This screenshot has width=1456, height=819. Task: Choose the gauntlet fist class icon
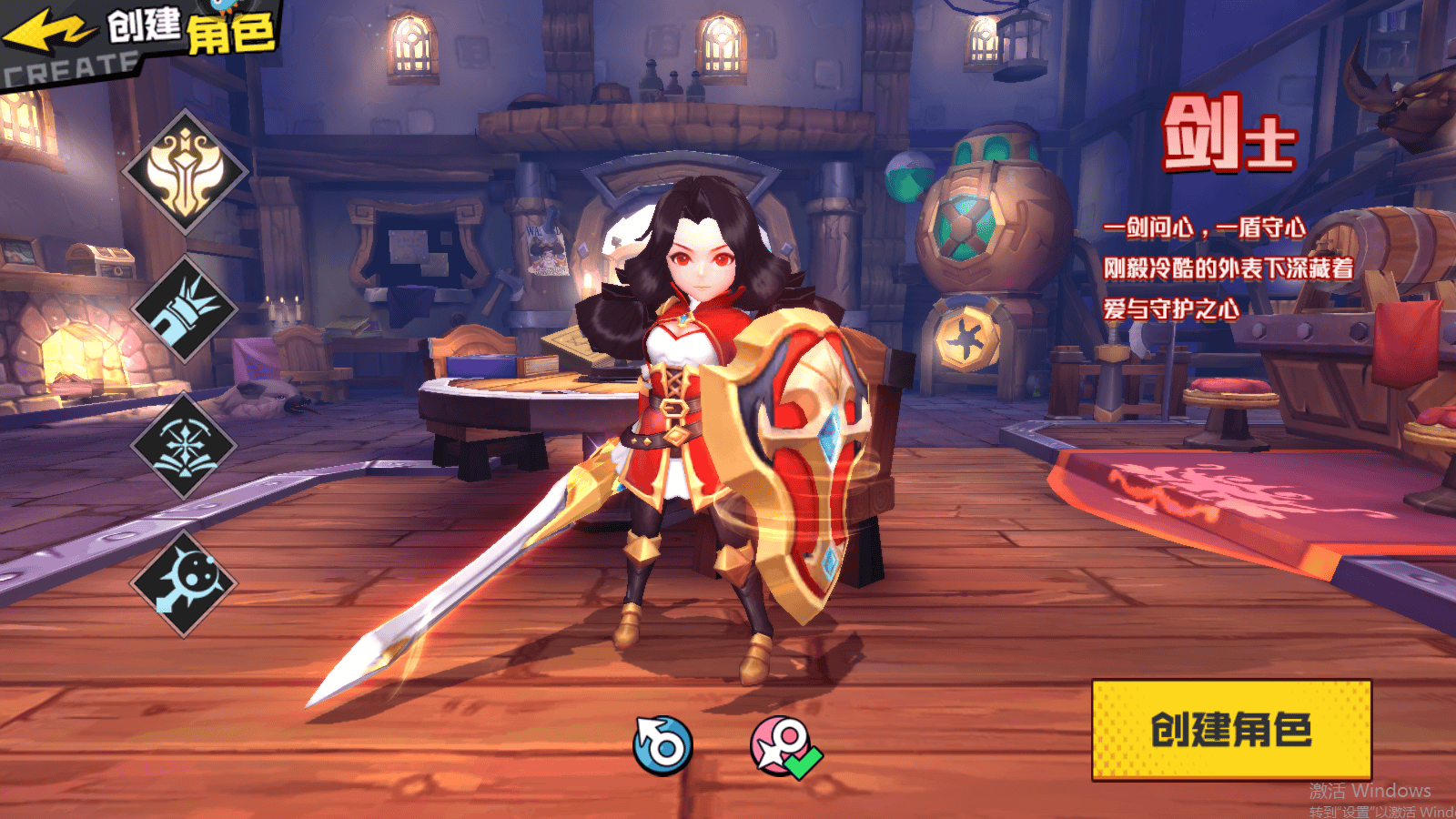coord(186,309)
